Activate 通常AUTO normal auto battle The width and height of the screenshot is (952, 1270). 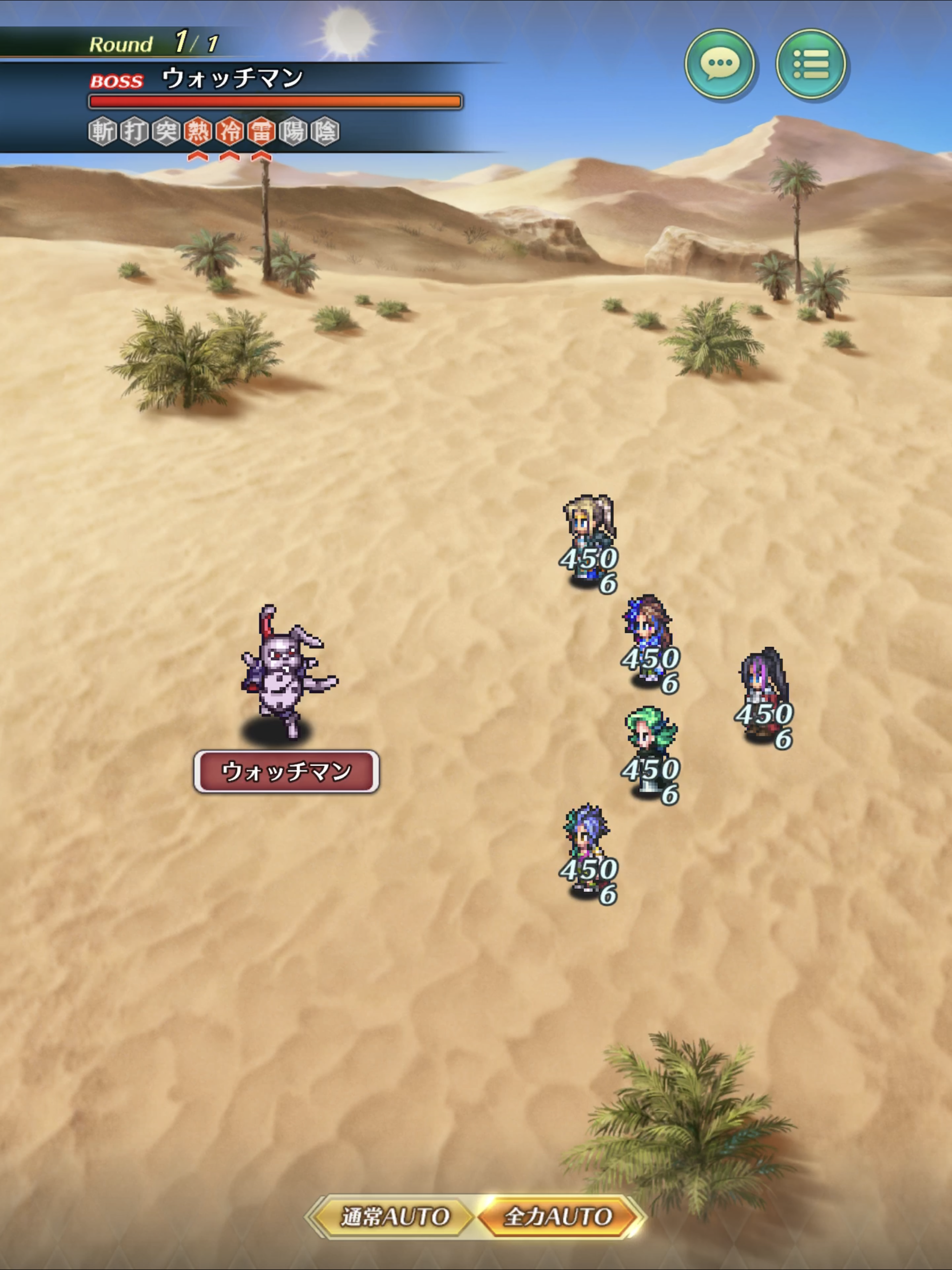(395, 1216)
